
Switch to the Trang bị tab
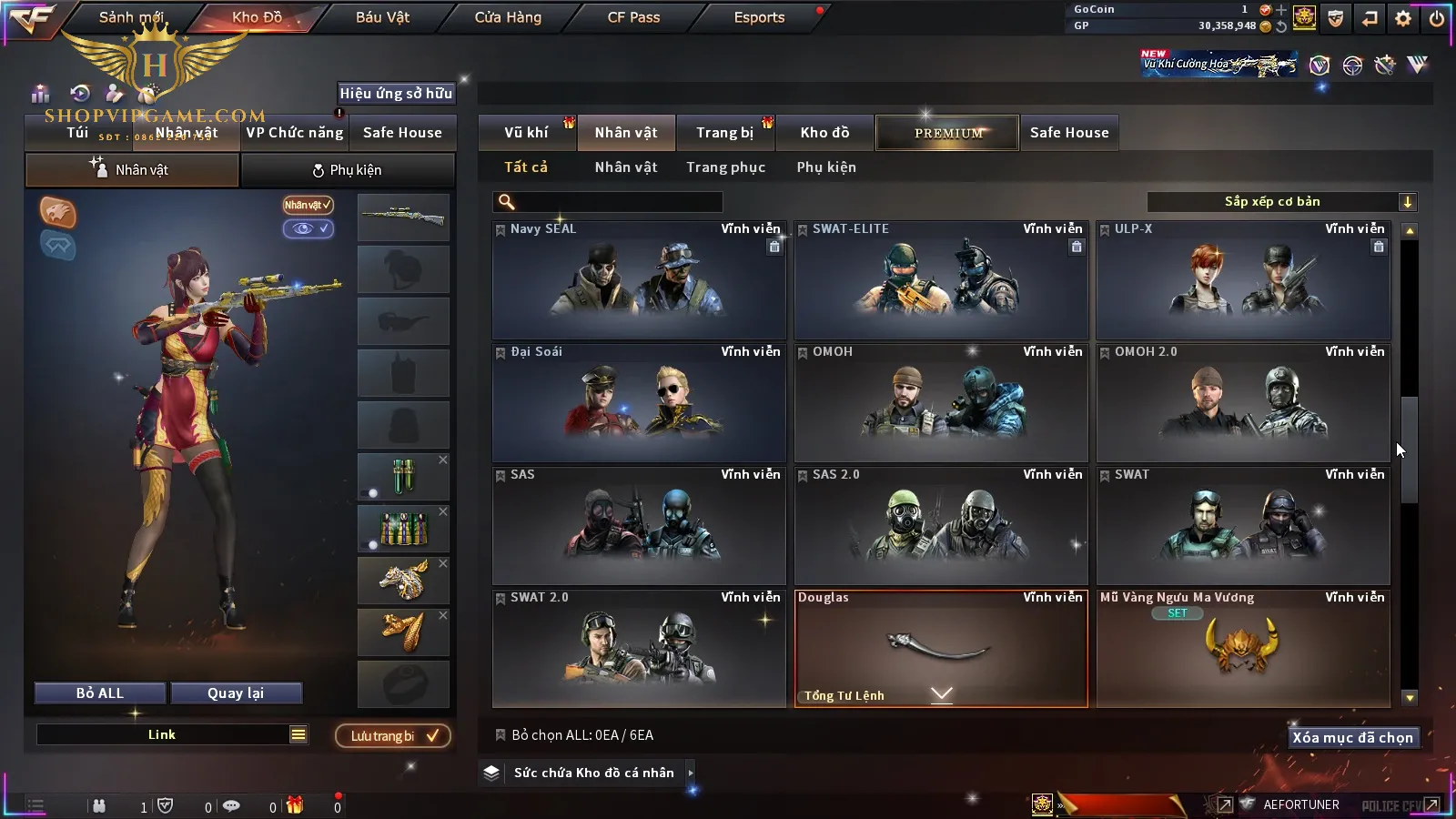click(x=724, y=133)
